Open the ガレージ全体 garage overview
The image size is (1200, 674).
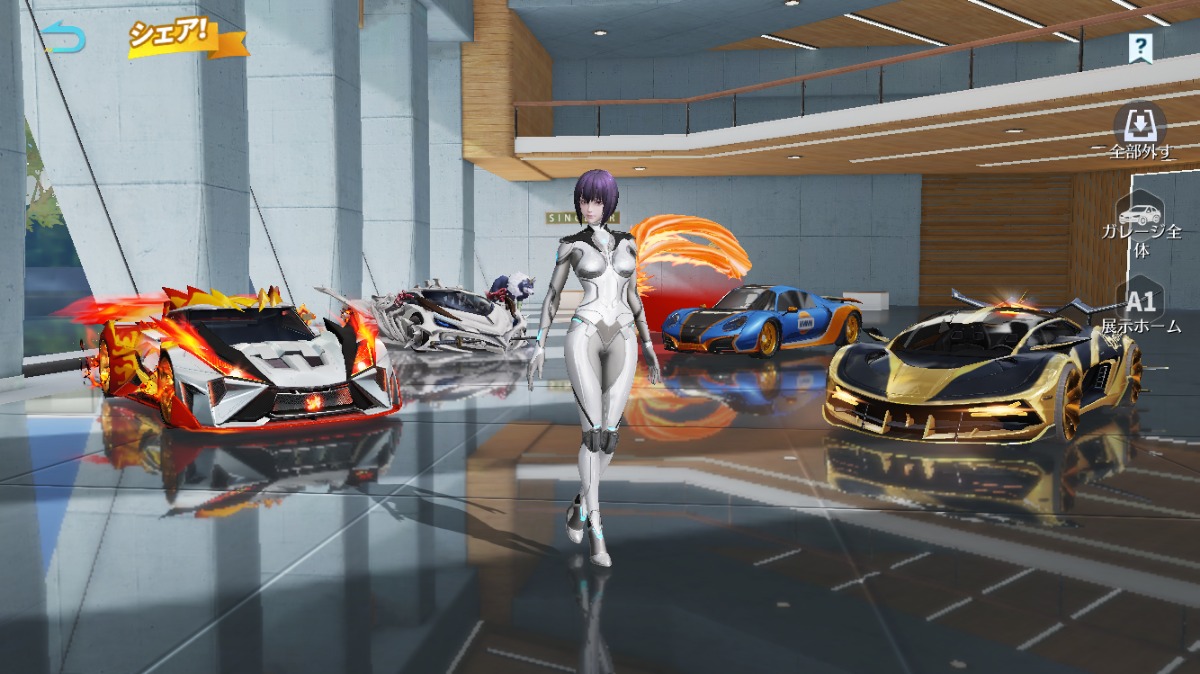[1141, 225]
